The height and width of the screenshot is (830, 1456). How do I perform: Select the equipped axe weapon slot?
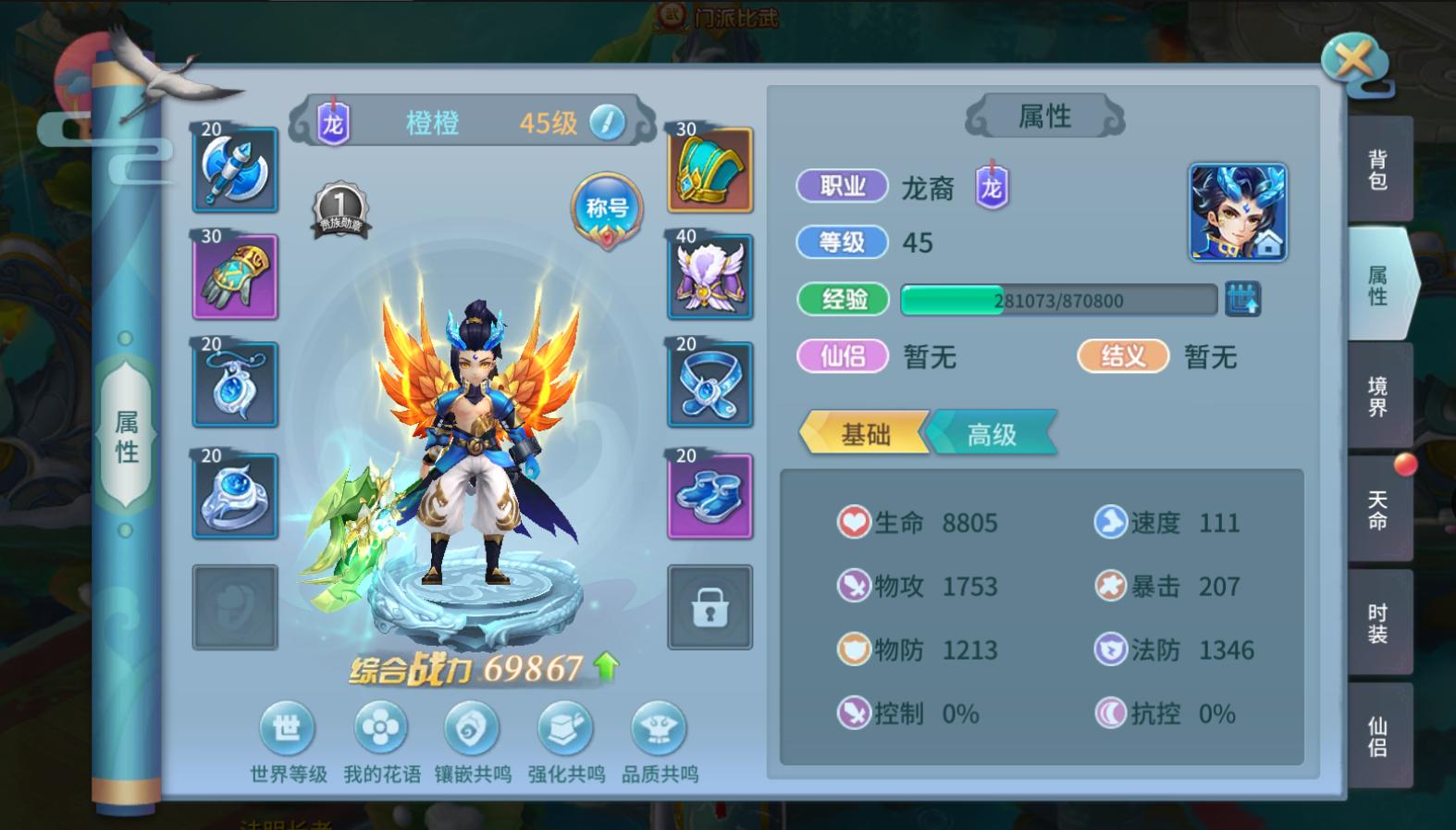click(x=234, y=169)
